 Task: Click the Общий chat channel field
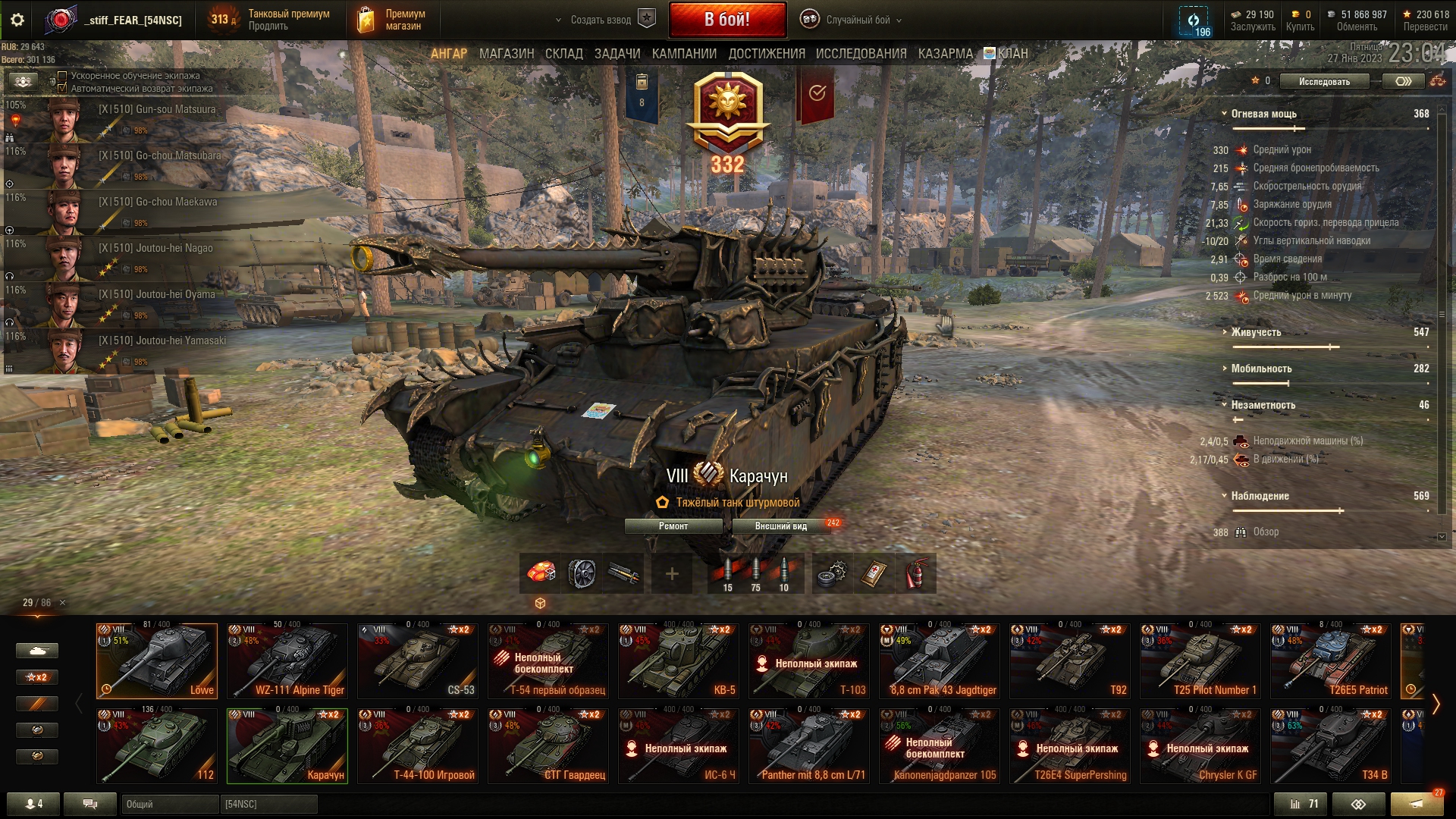(169, 804)
